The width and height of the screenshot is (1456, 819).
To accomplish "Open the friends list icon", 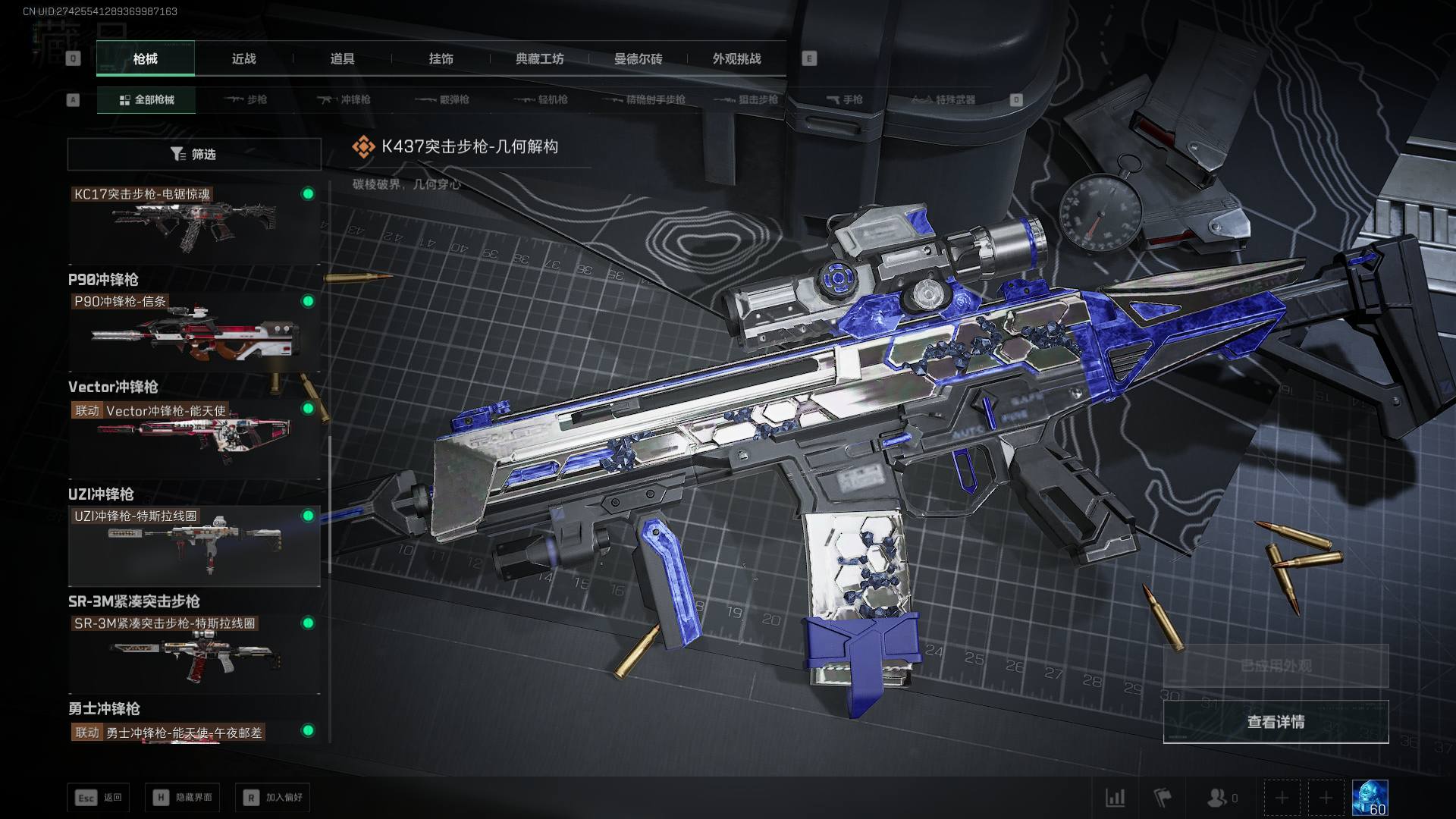I will point(1222,798).
